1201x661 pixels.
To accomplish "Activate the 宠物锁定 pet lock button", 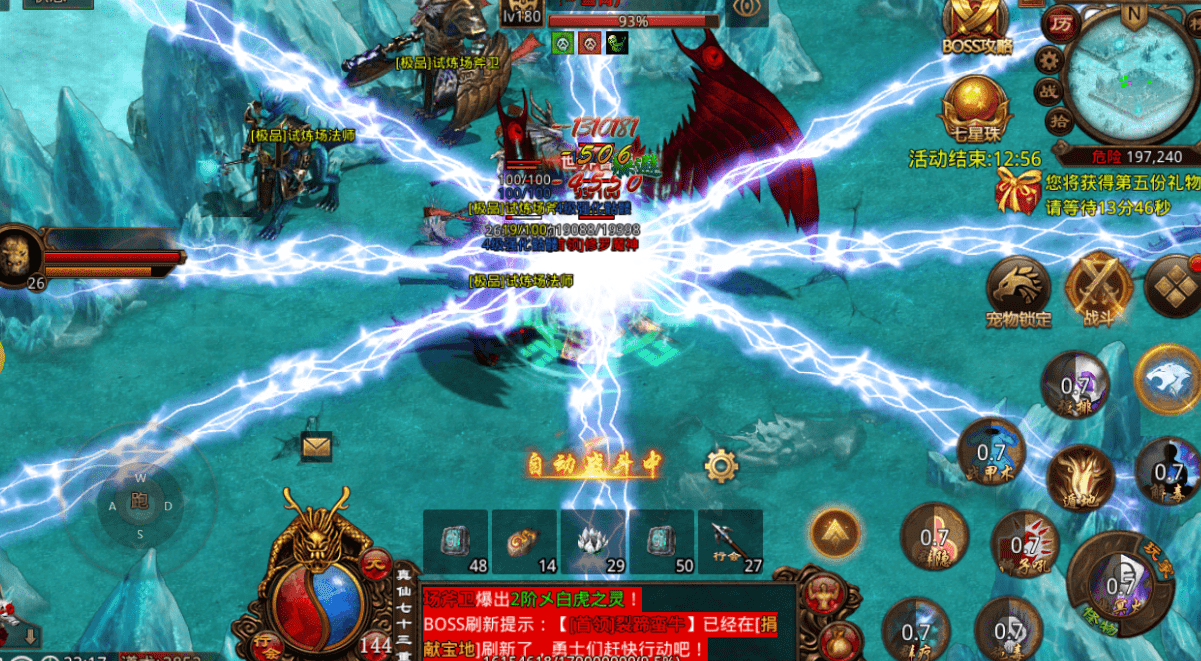I will [x=1018, y=288].
